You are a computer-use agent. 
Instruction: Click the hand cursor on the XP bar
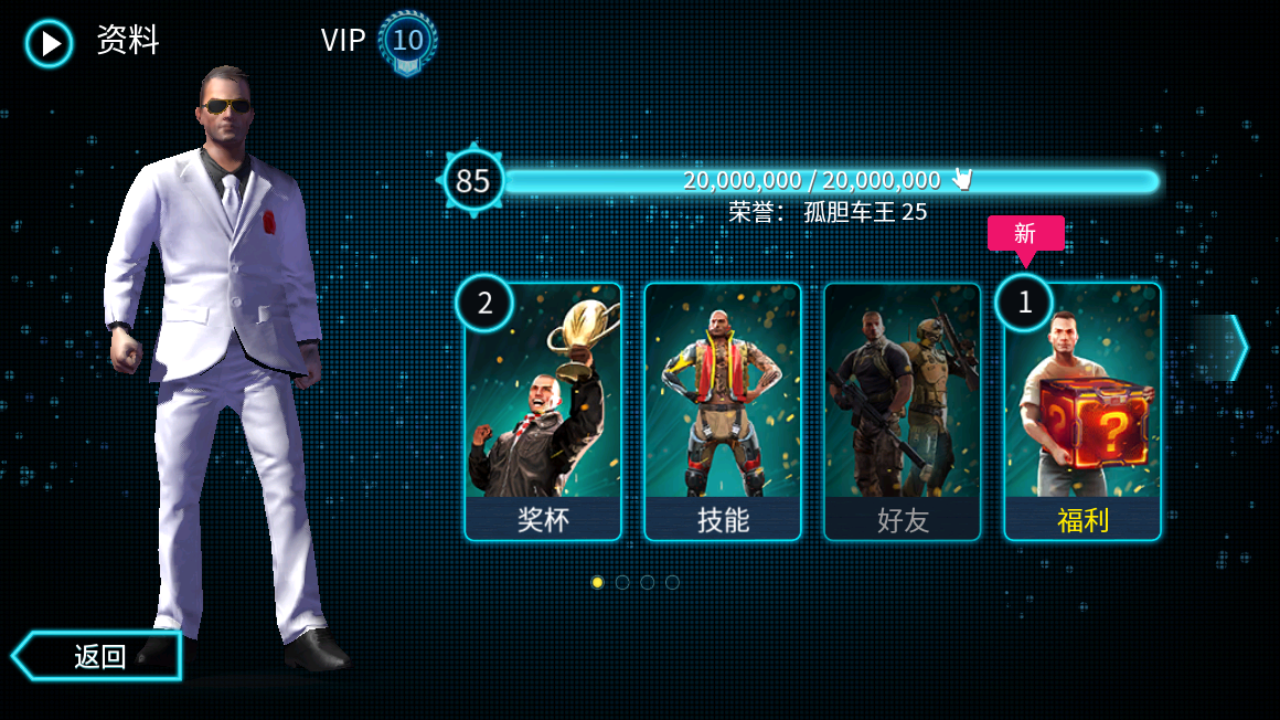[963, 180]
